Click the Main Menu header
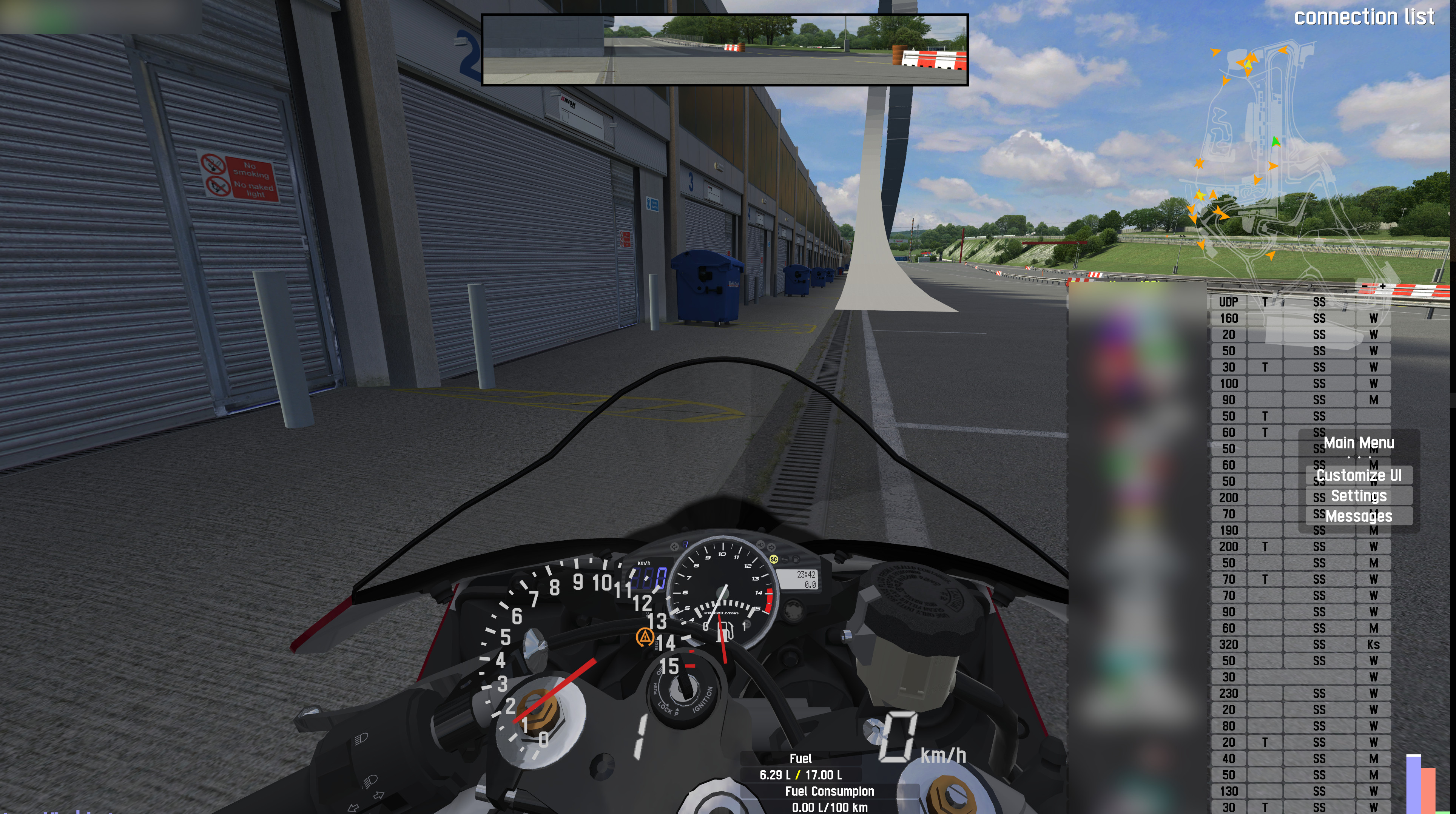Viewport: 1456px width, 814px height. pyautogui.click(x=1358, y=442)
